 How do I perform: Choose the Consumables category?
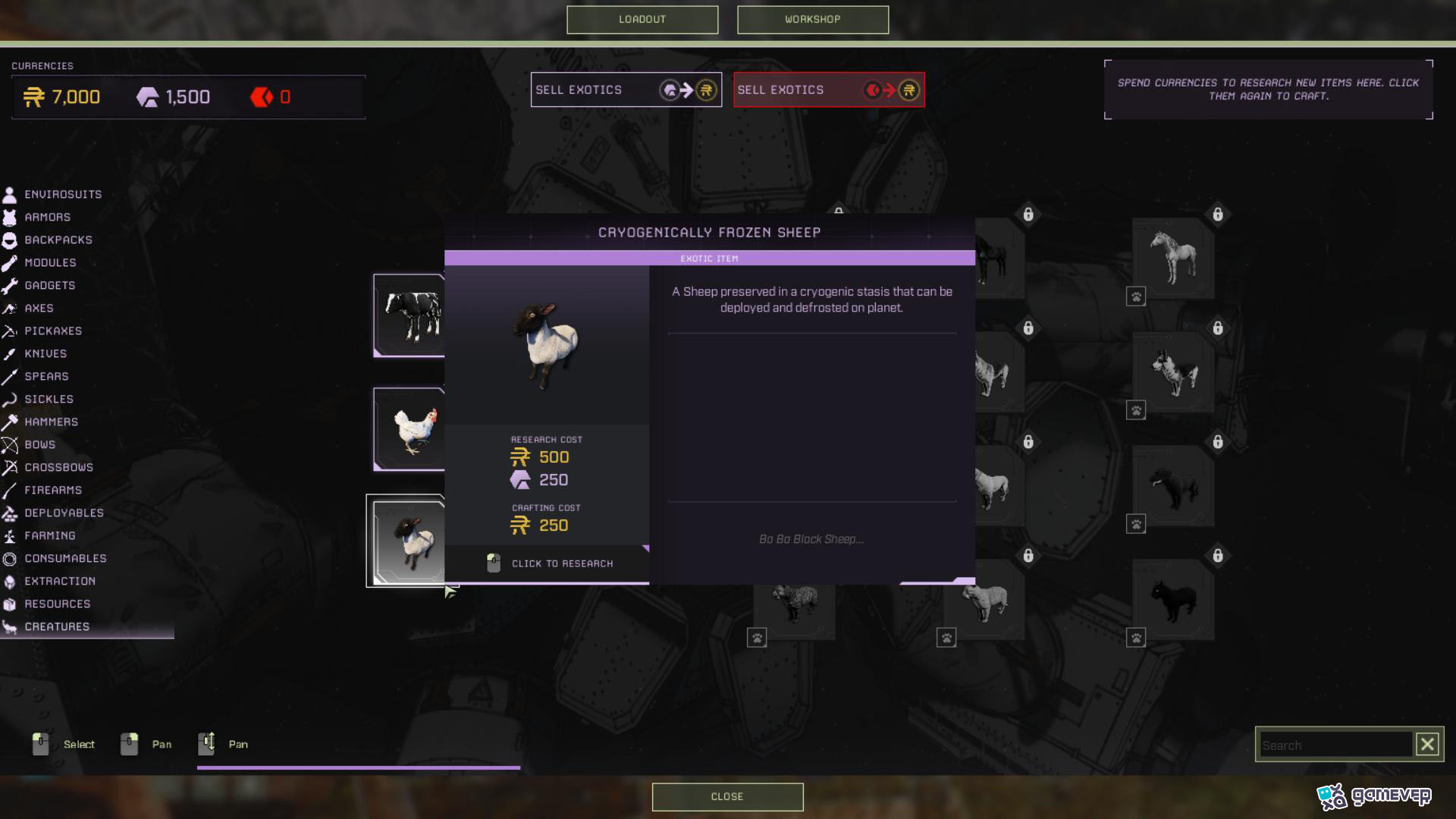(65, 559)
